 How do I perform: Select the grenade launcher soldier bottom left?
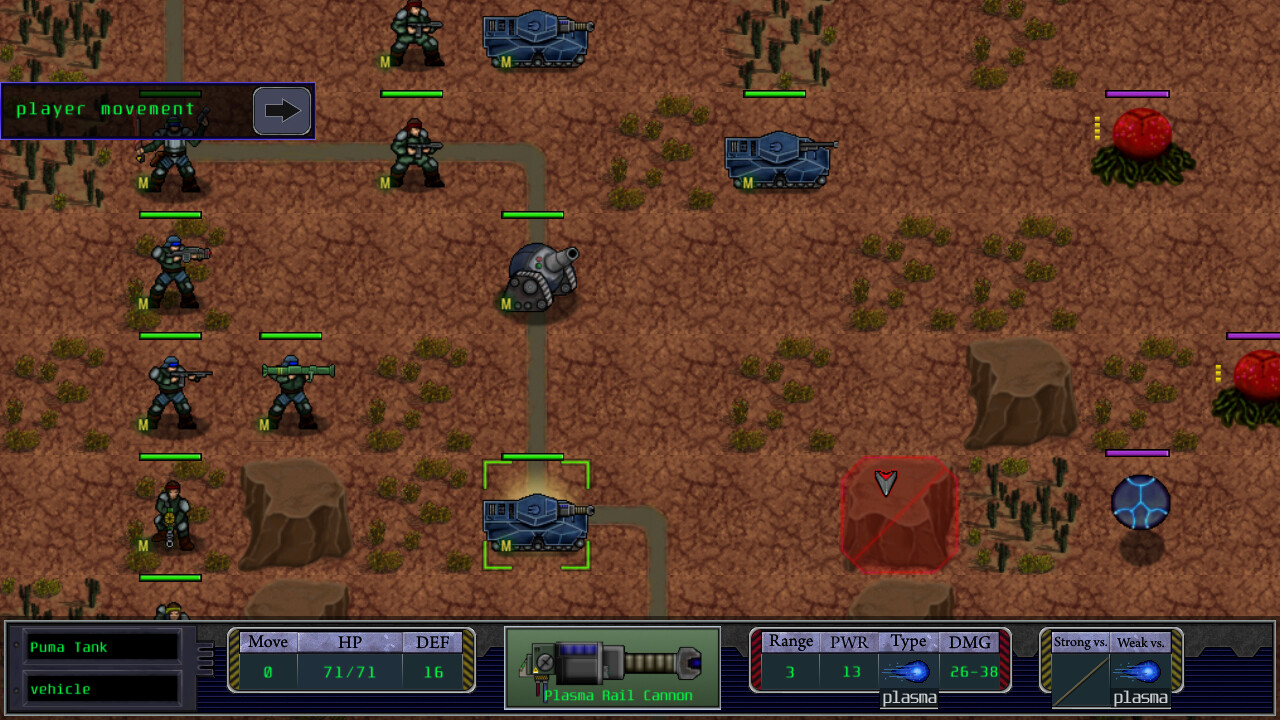[172, 515]
